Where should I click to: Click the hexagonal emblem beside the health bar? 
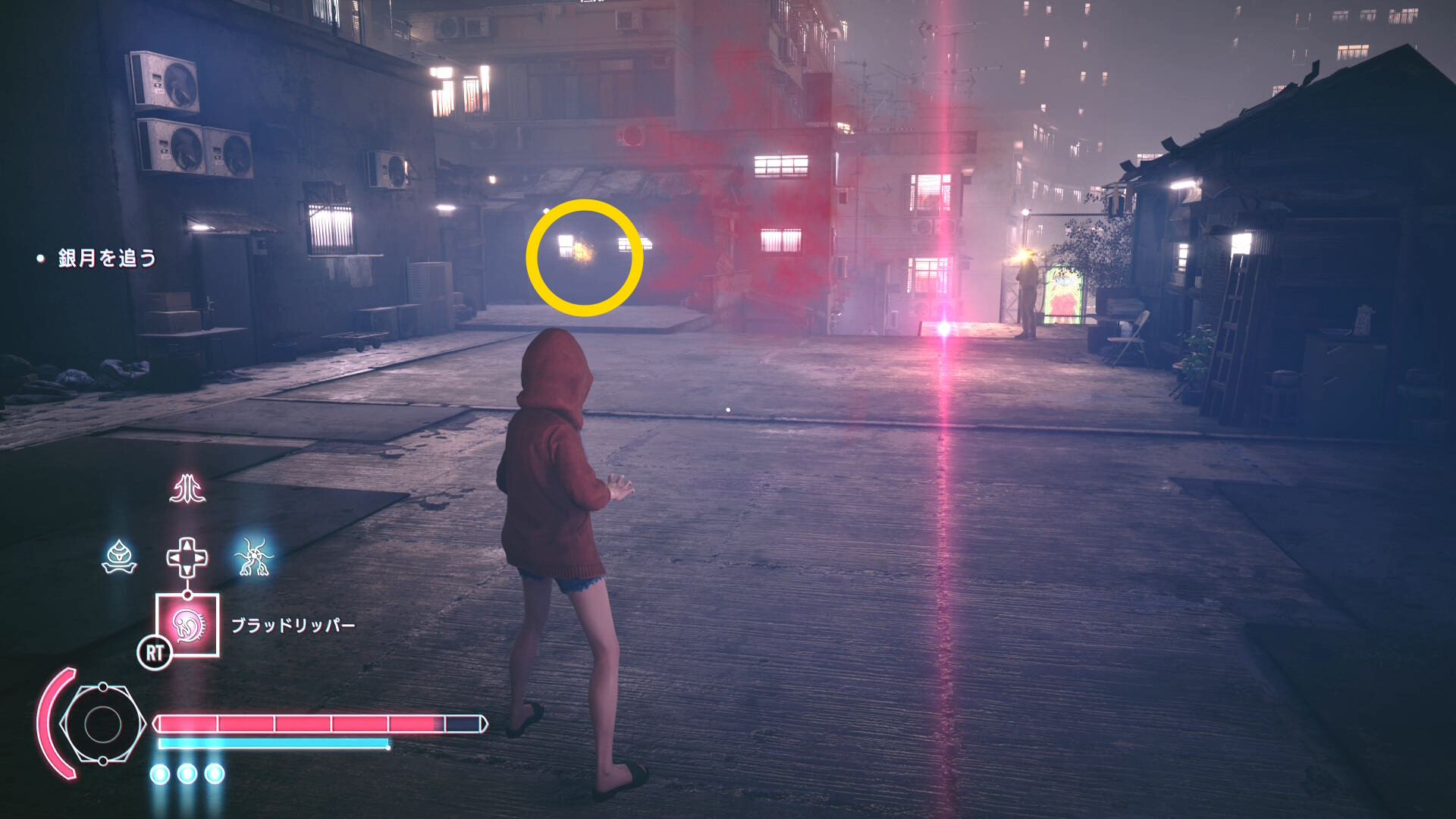click(102, 724)
